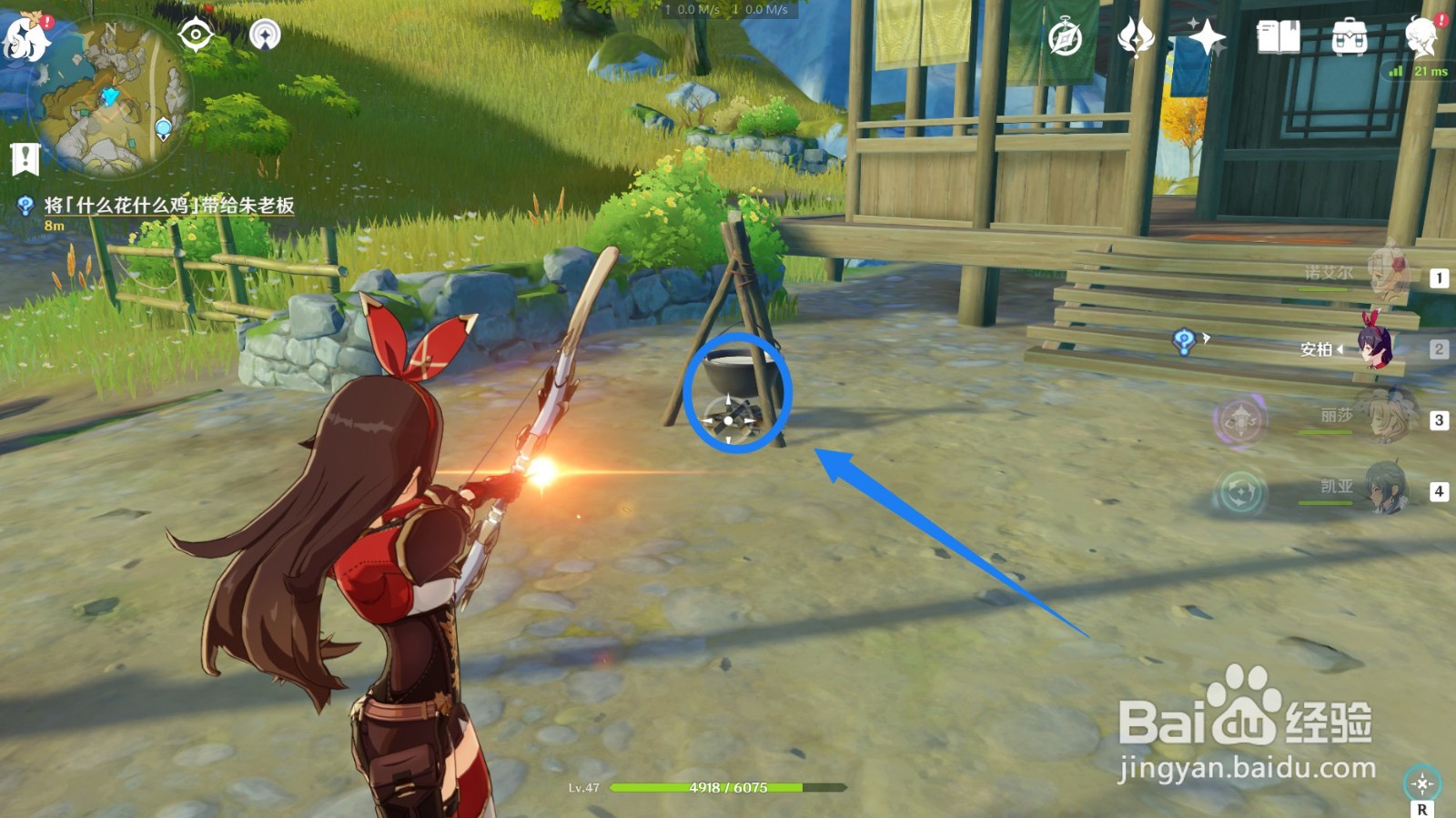Switch to party member 凯亚
This screenshot has width=1456, height=818.
click(1385, 489)
